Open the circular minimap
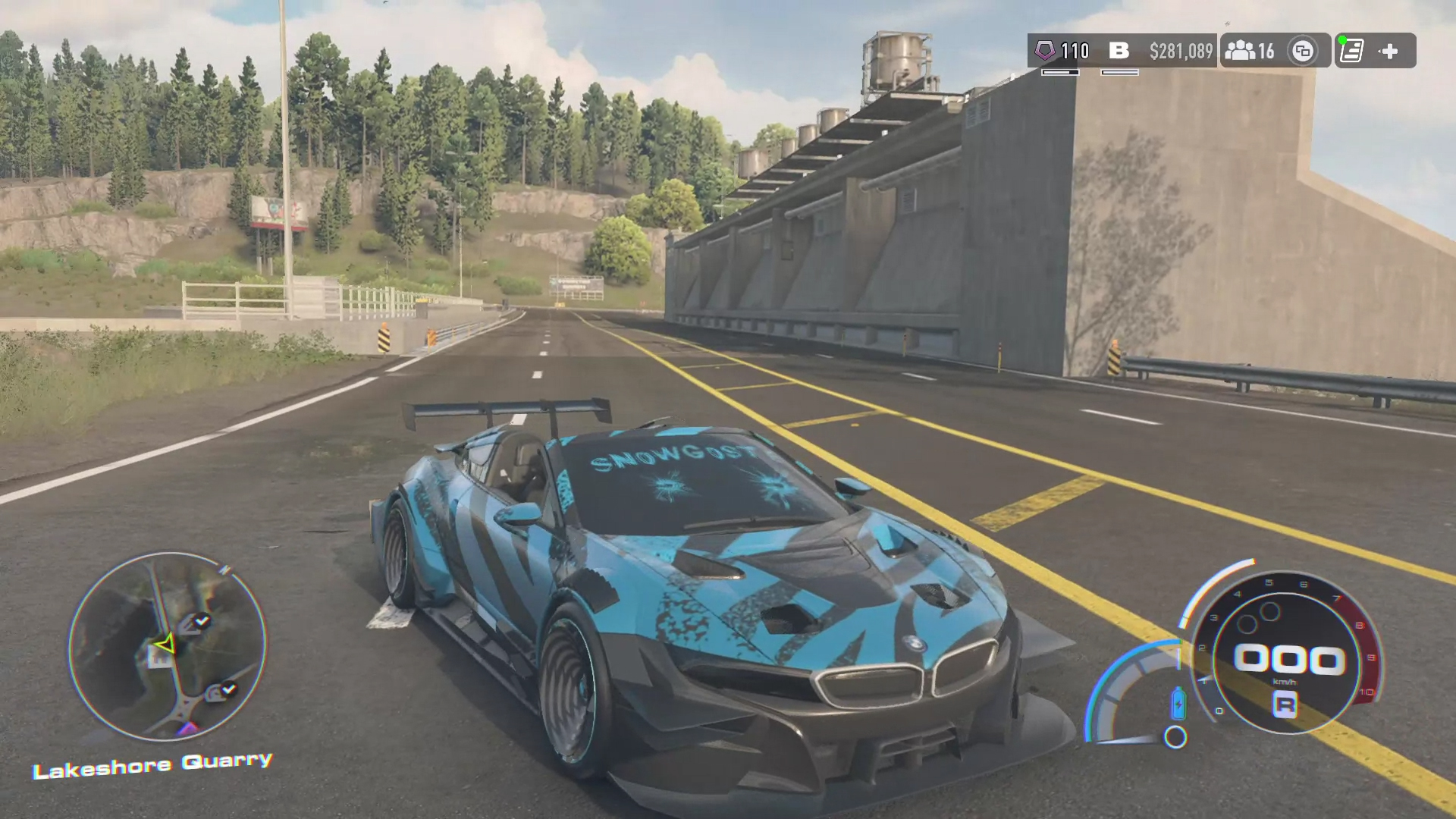The width and height of the screenshot is (1456, 819). point(167,646)
